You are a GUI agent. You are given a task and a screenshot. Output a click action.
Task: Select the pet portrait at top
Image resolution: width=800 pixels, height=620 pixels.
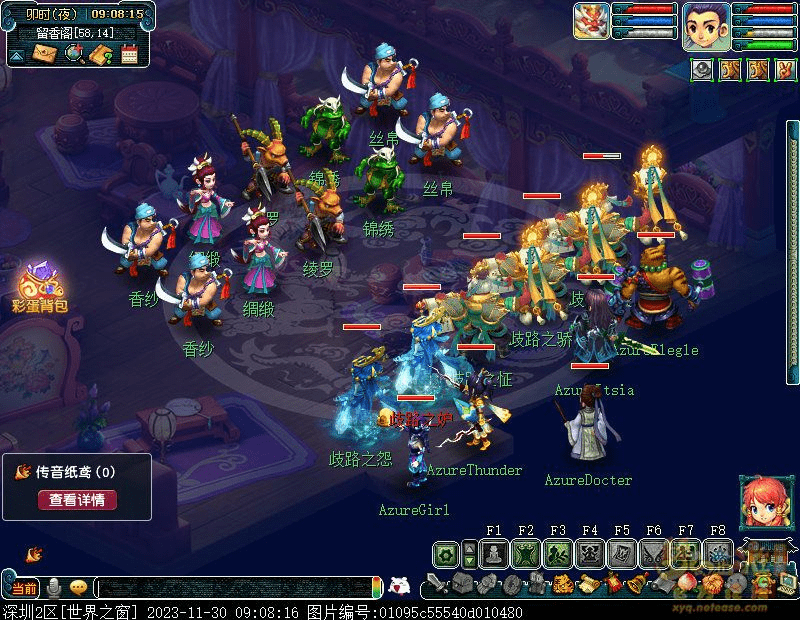click(x=592, y=21)
